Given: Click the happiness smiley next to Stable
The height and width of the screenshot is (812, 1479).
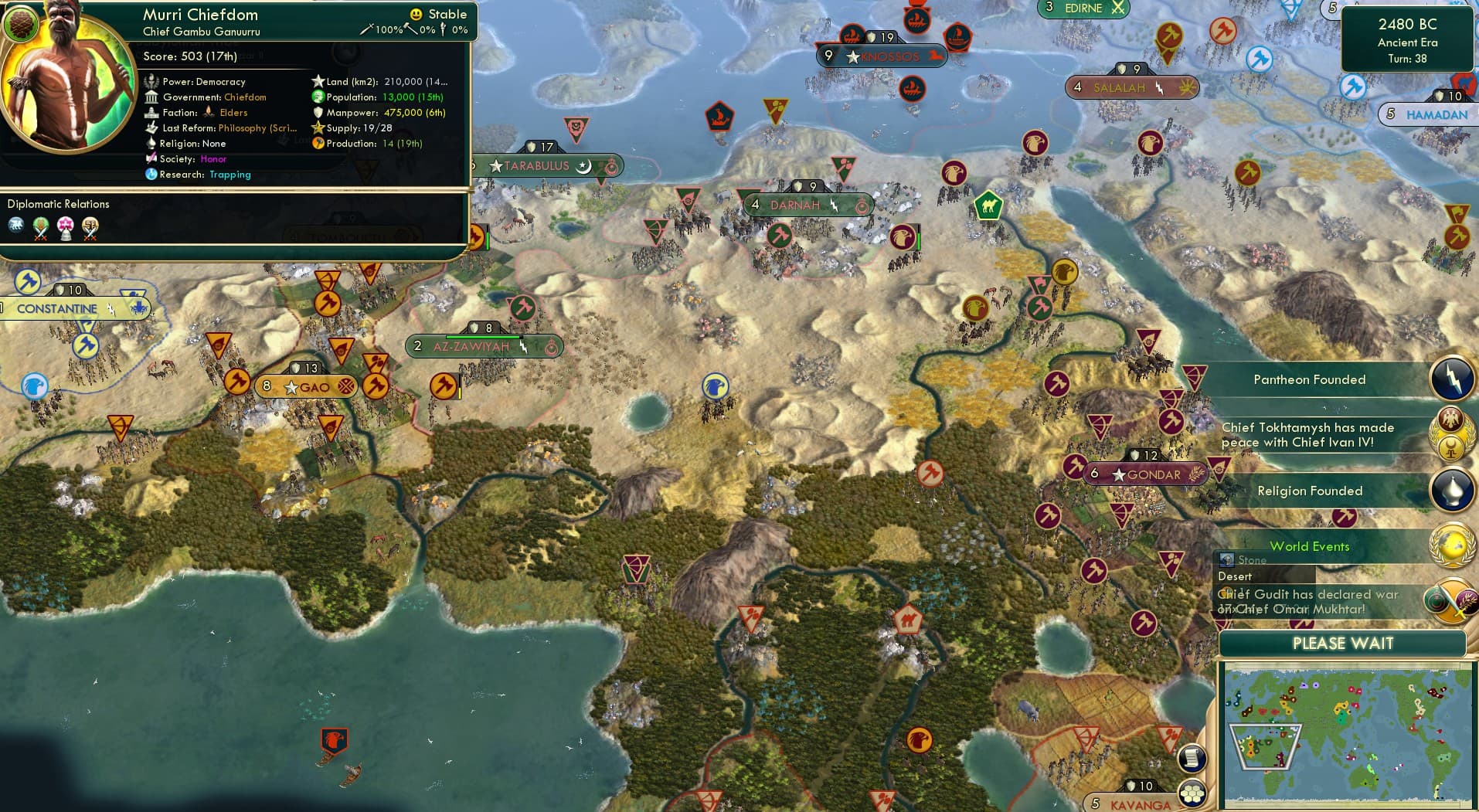Looking at the screenshot, I should [416, 14].
